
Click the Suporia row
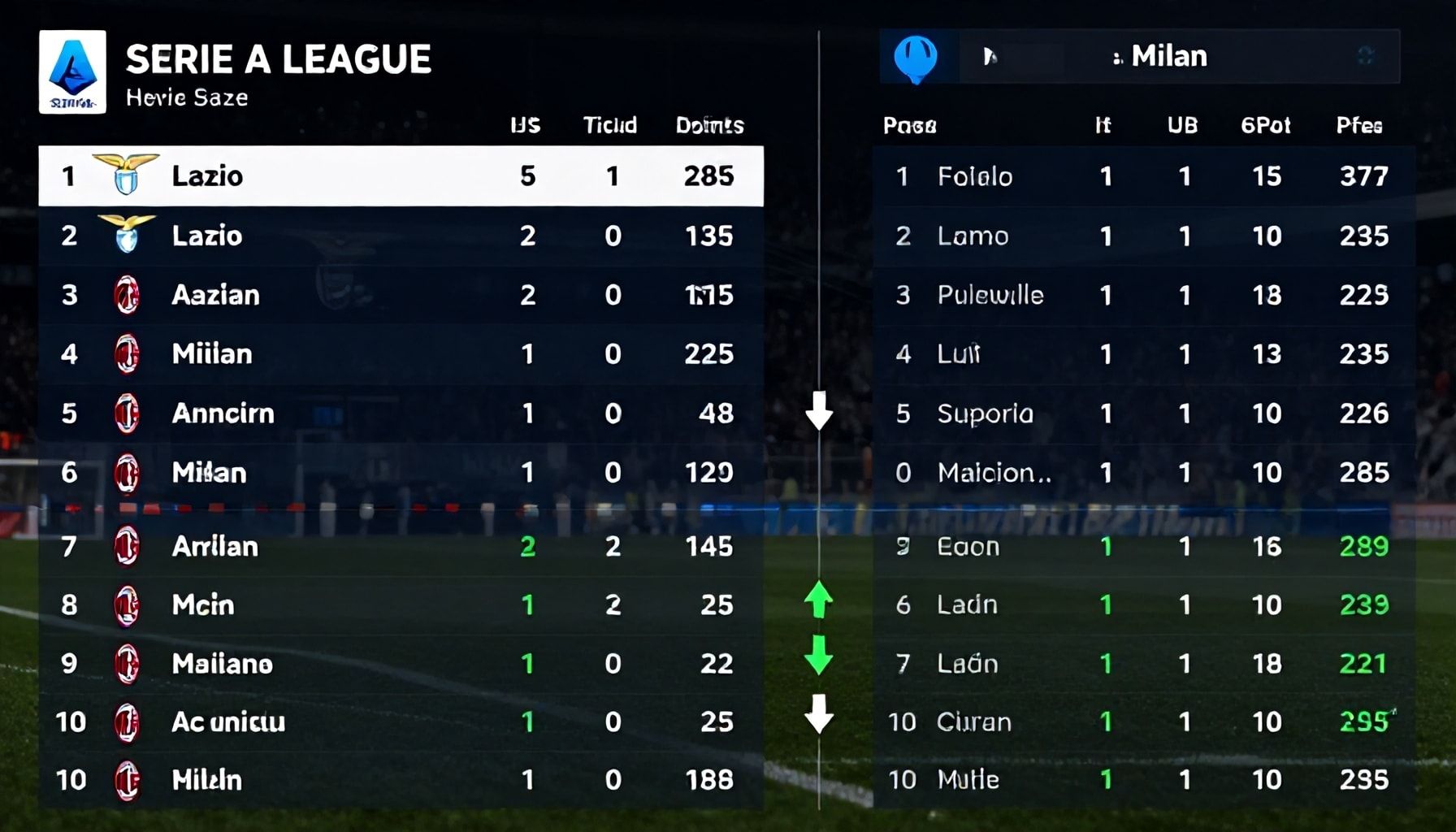(x=1143, y=414)
